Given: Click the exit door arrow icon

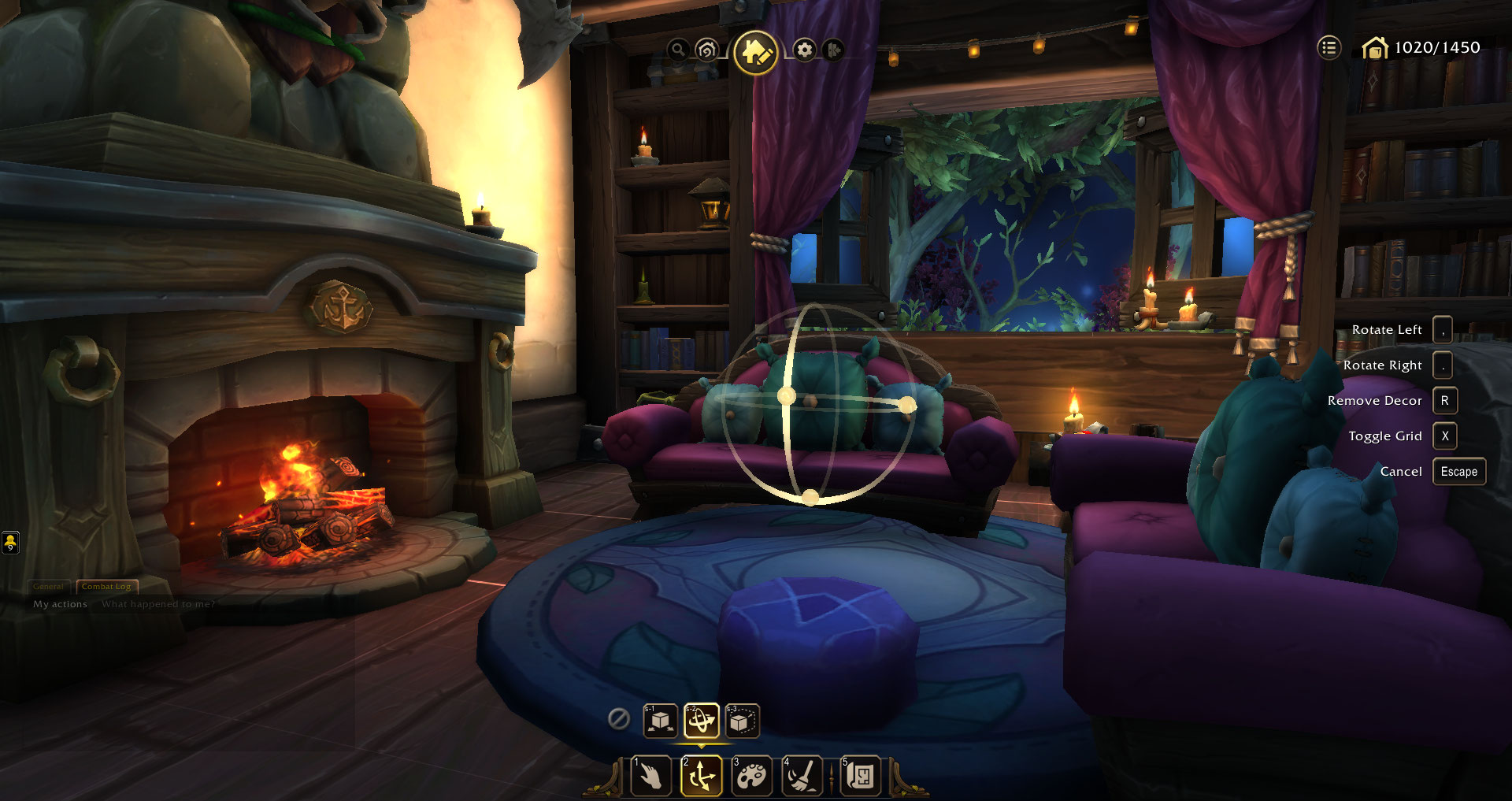Looking at the screenshot, I should tap(833, 50).
